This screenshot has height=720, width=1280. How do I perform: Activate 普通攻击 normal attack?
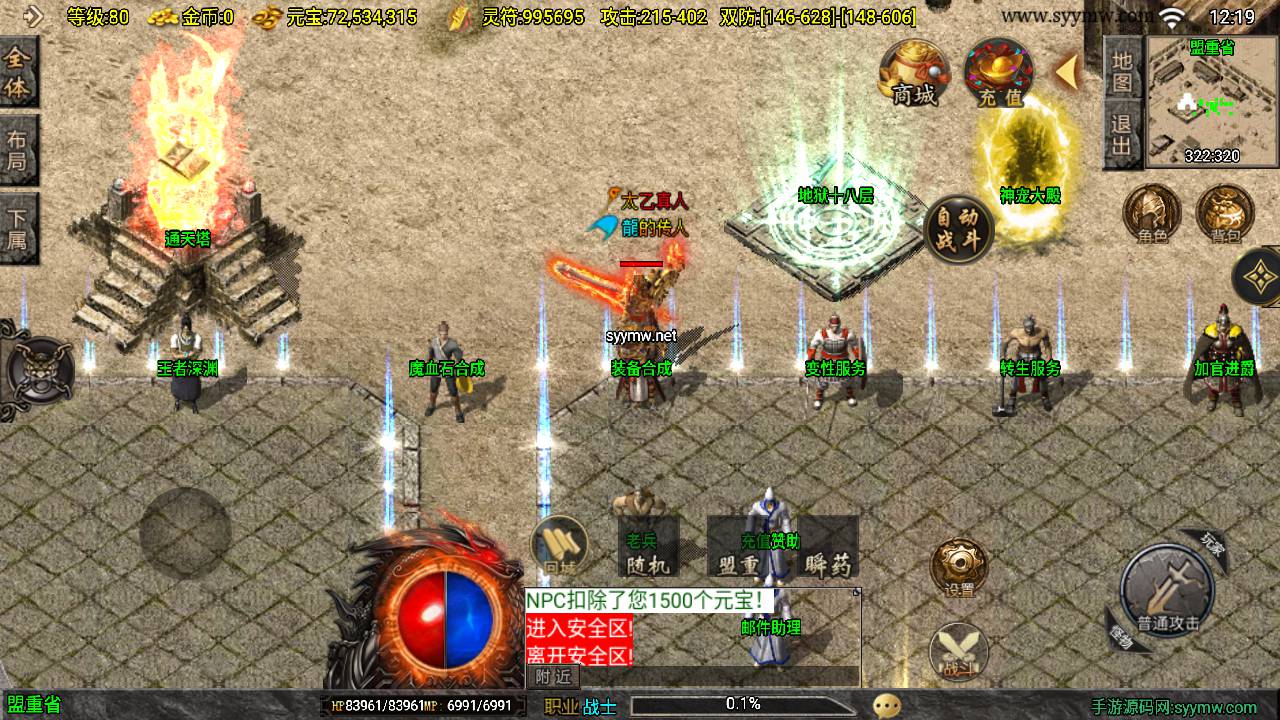click(1166, 591)
